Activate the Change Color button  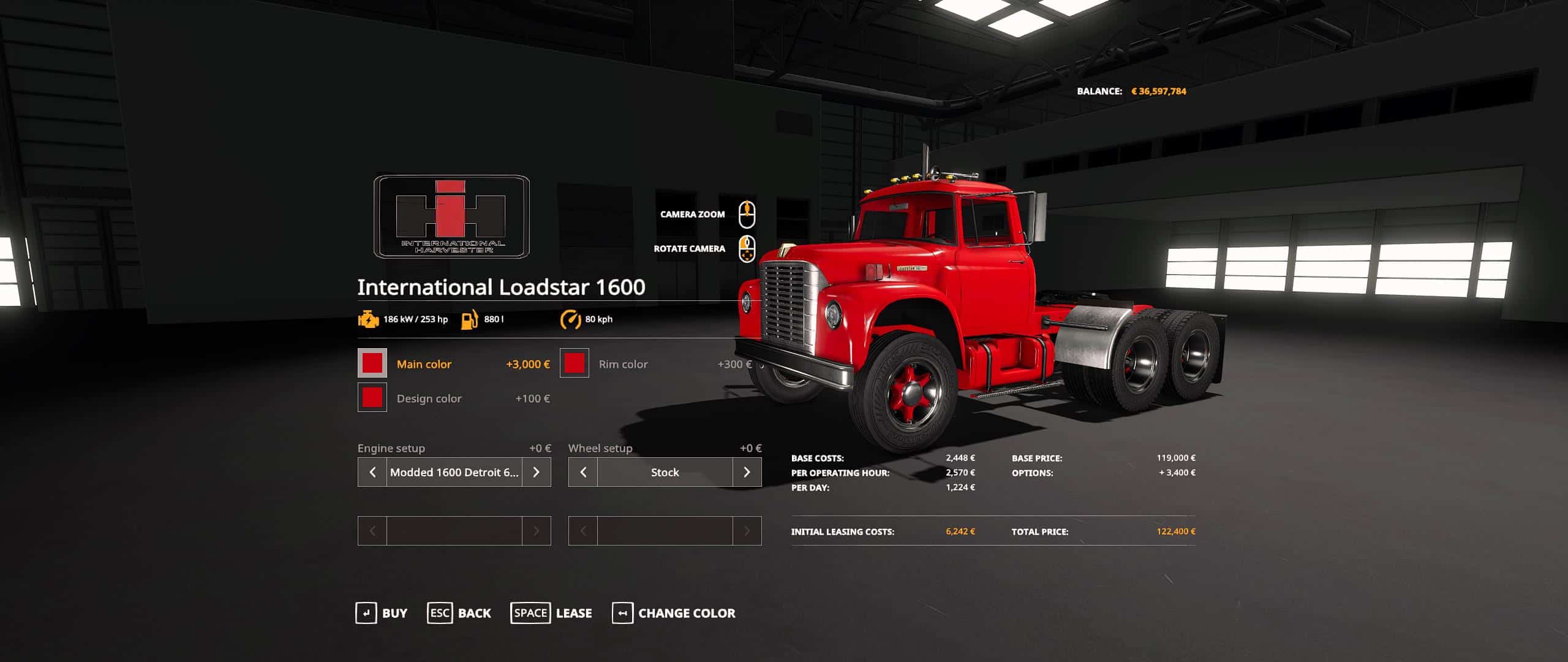point(674,613)
